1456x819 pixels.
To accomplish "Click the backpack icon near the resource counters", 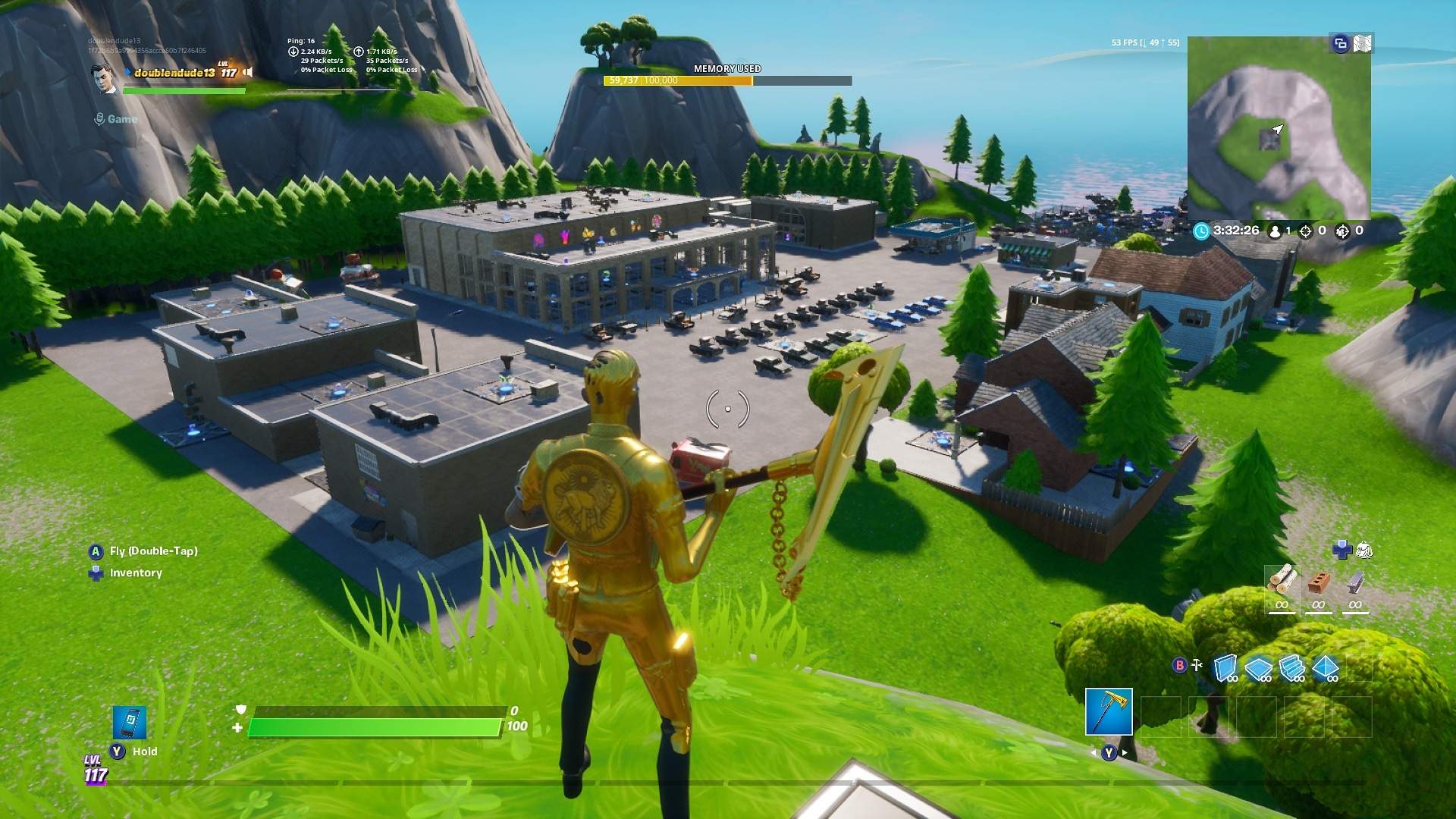I will (1364, 550).
